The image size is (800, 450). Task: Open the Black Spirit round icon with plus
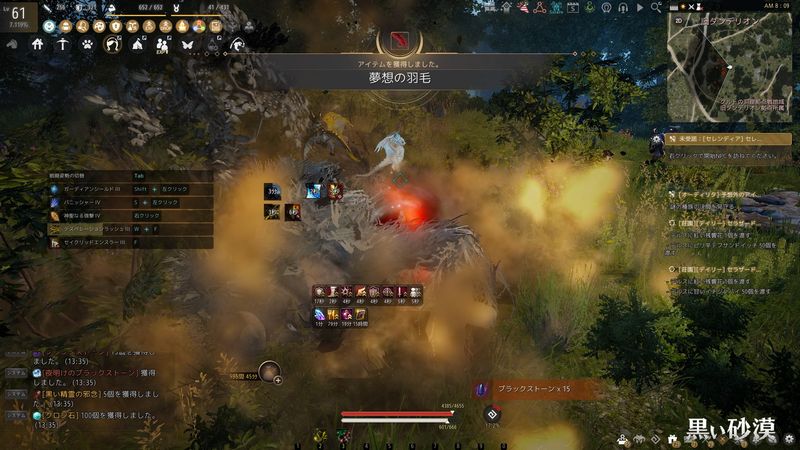pos(269,372)
